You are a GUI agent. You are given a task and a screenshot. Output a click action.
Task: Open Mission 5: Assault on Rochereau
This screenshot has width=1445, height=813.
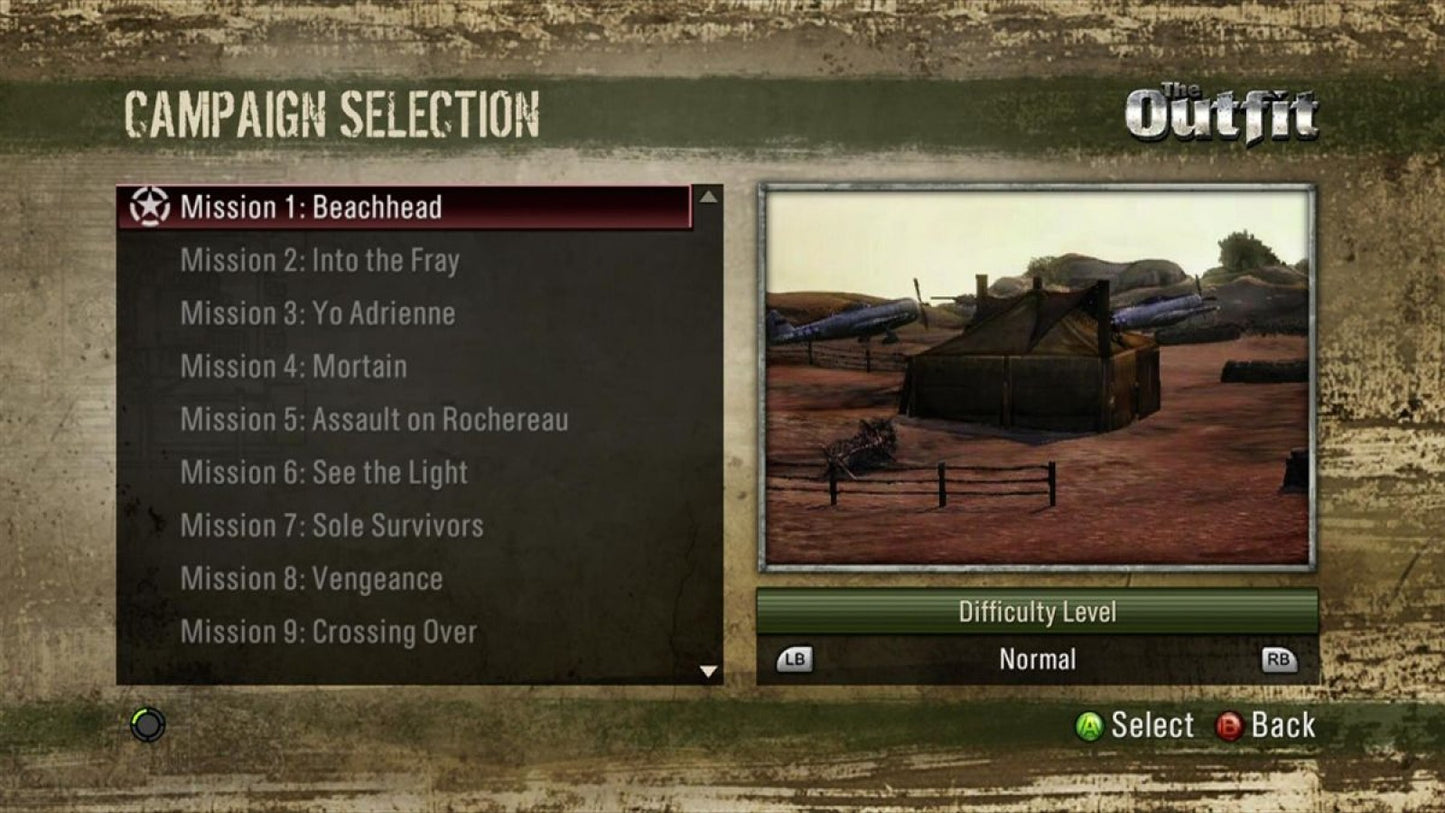[x=374, y=420]
